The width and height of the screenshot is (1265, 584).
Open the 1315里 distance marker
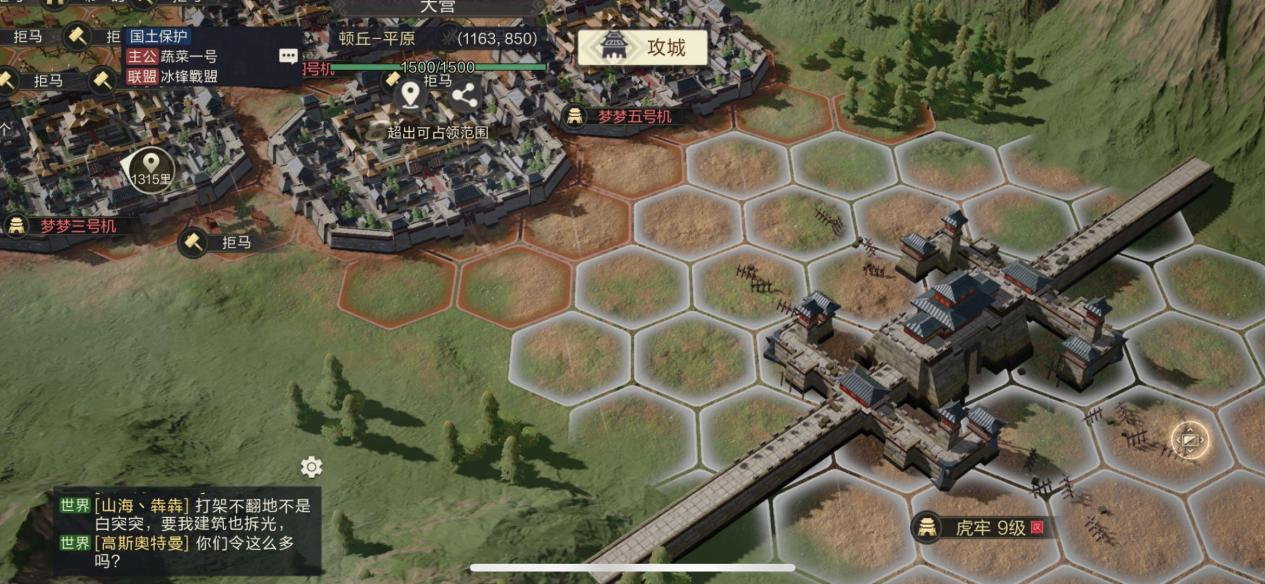tap(151, 169)
